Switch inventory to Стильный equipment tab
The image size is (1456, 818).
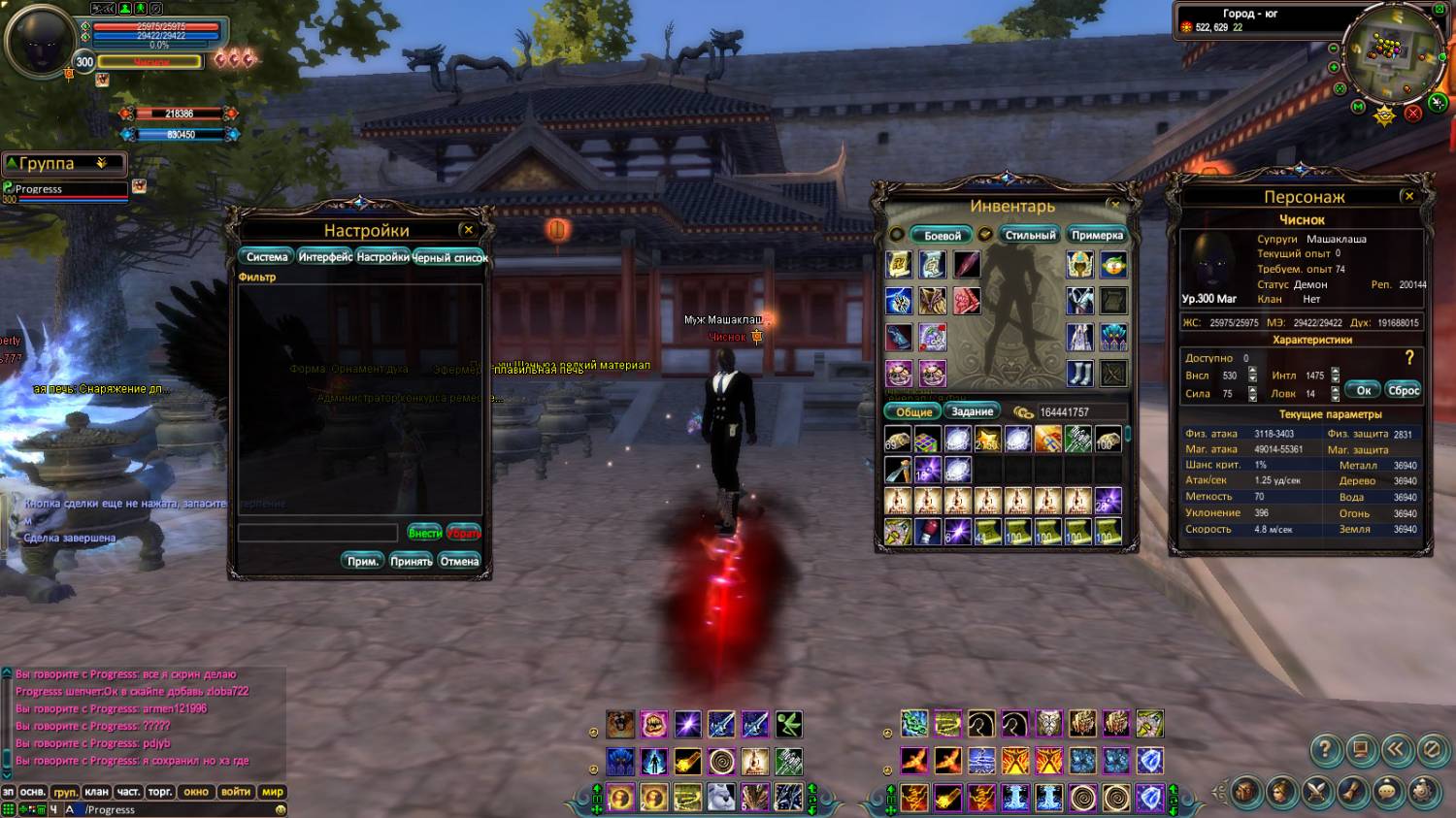[1030, 235]
